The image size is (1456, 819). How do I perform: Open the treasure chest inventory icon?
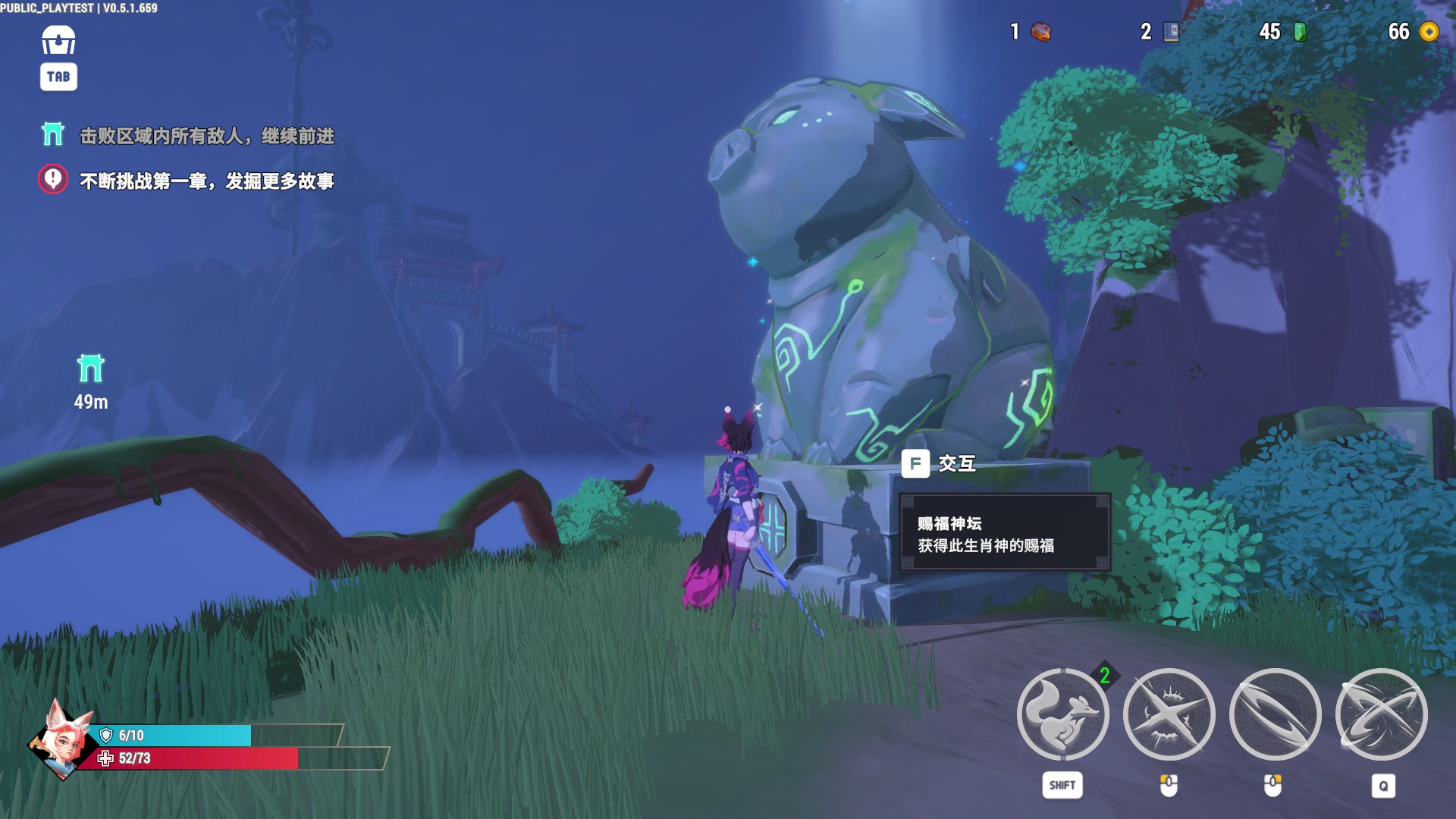pyautogui.click(x=58, y=40)
